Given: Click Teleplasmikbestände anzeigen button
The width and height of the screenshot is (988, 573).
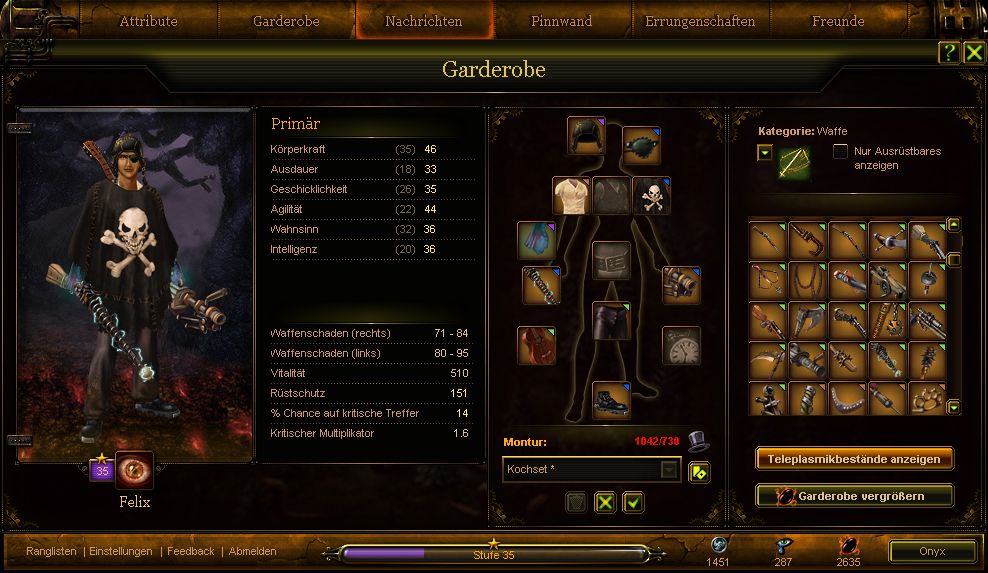Looking at the screenshot, I should pos(854,459).
